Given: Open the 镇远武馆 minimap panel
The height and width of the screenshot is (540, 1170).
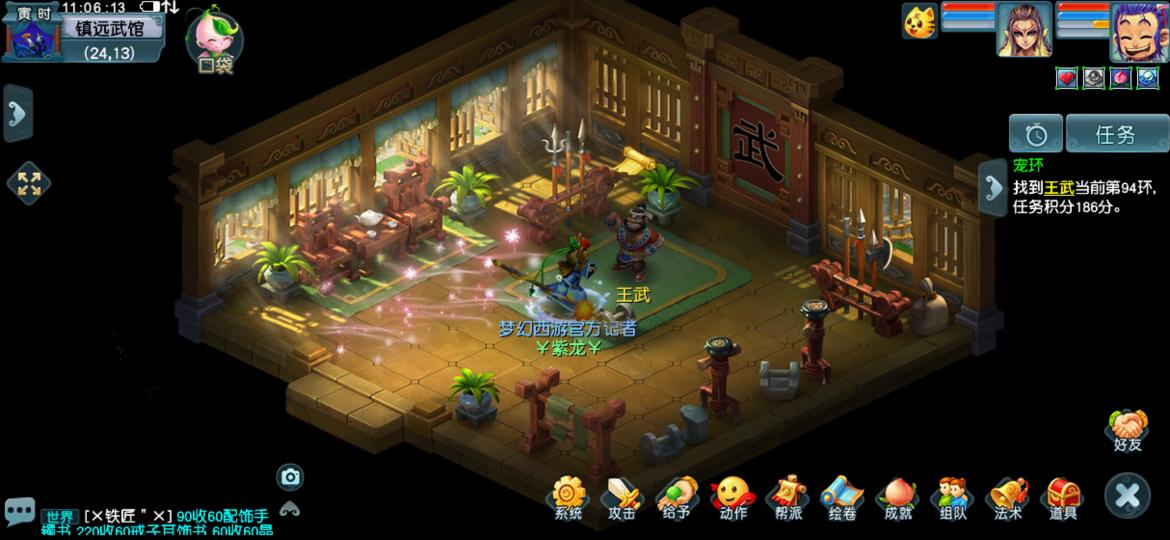Looking at the screenshot, I should [x=108, y=29].
